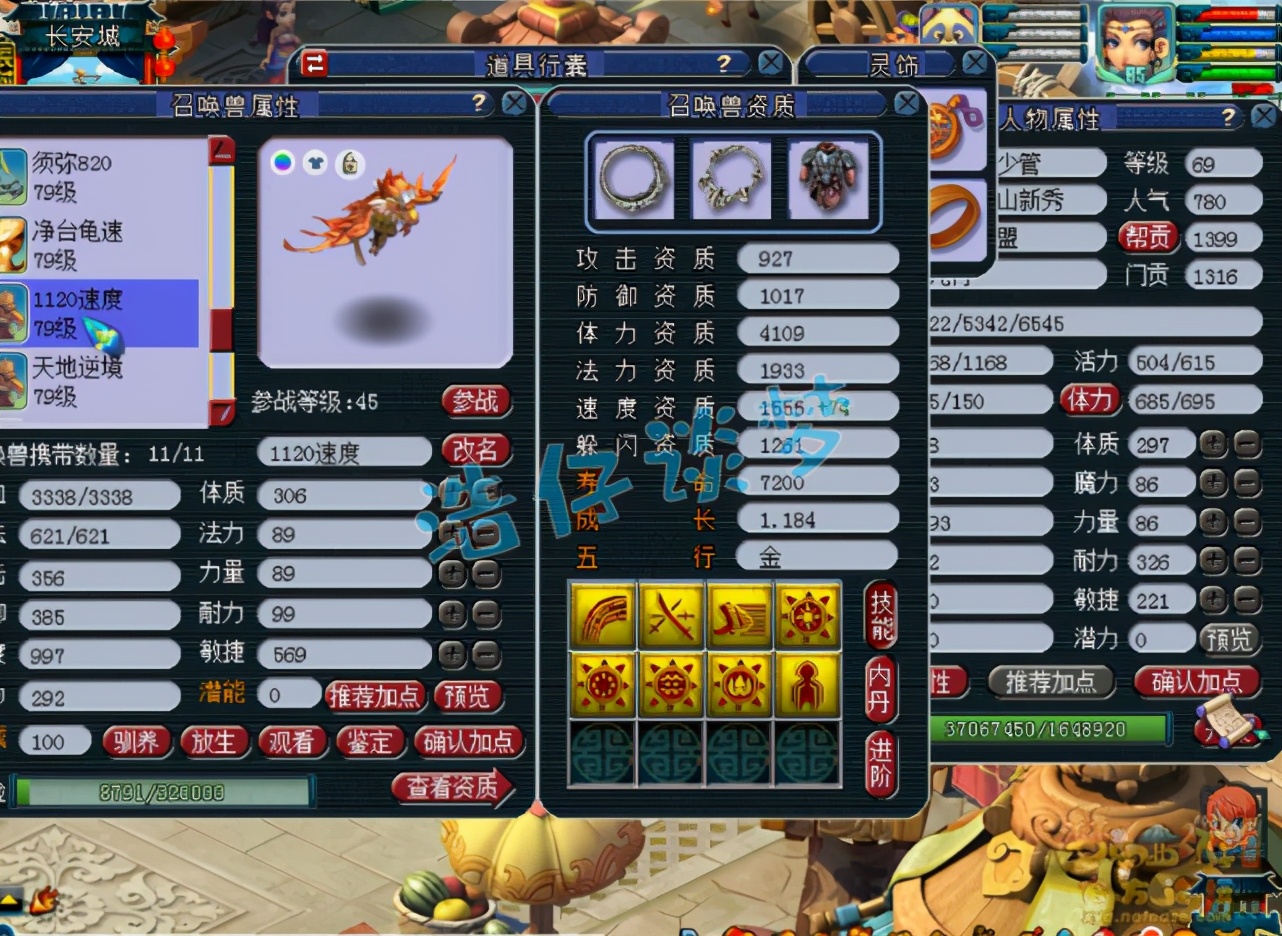Close the 召唤兽资质 window
Viewport: 1282px width, 936px height.
point(906,103)
